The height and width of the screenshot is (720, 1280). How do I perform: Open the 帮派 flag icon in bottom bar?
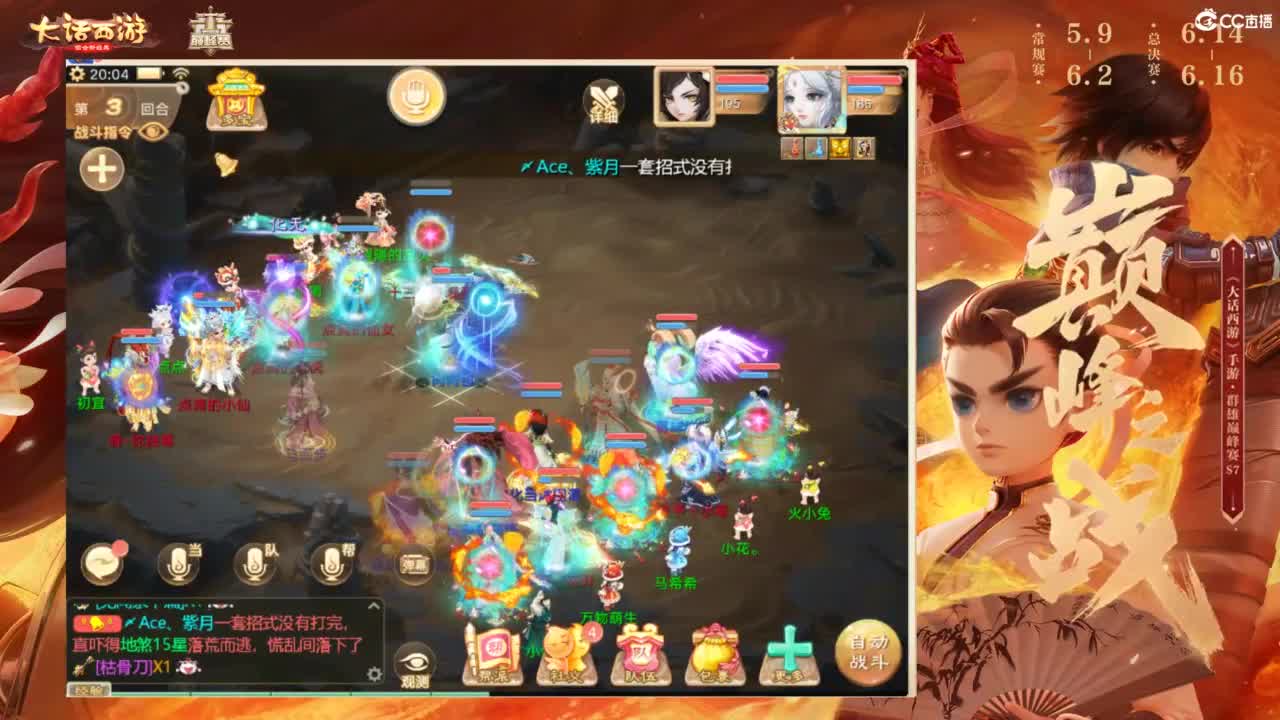[492, 650]
